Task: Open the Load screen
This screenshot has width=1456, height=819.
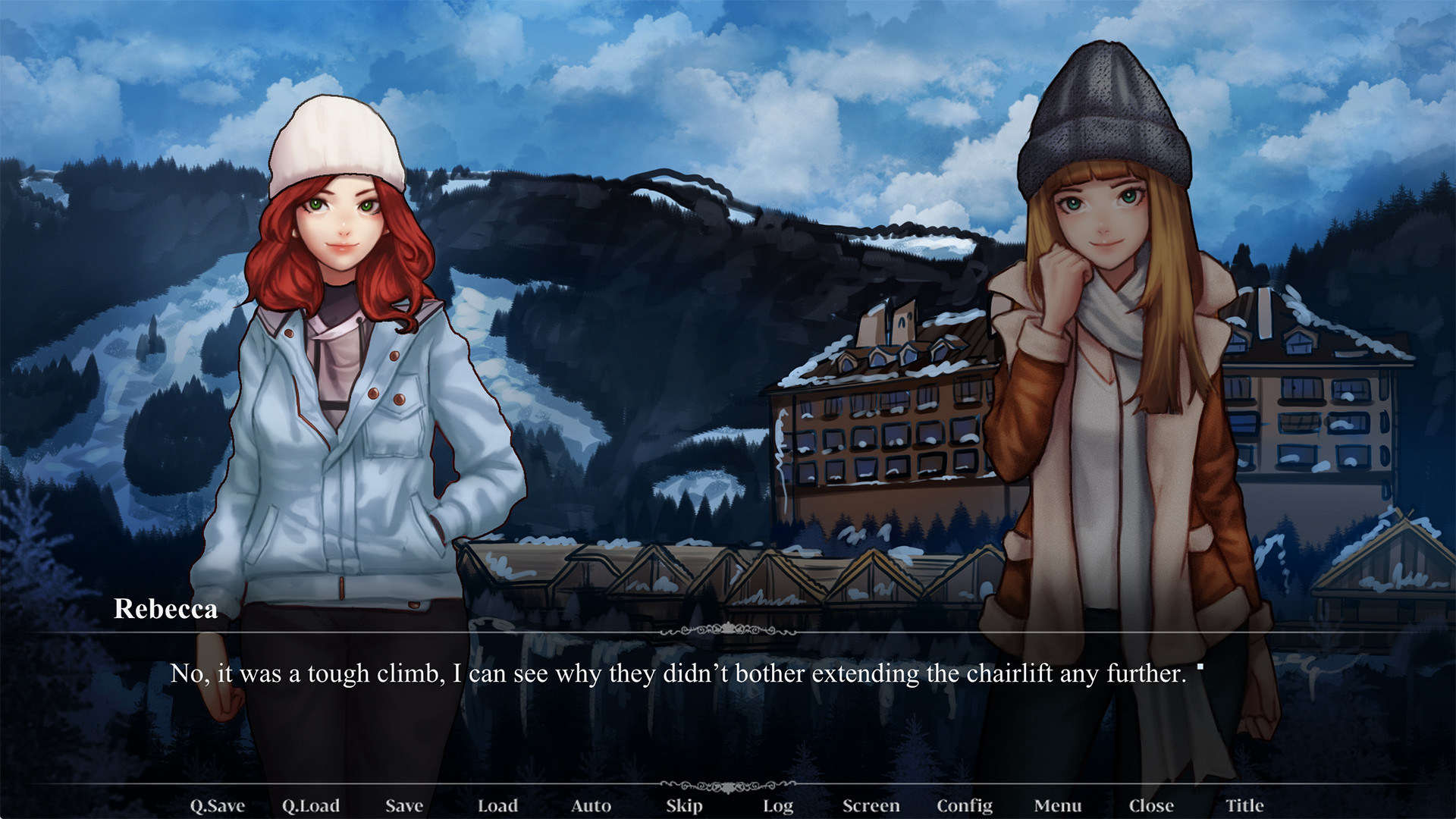Action: pos(498,806)
